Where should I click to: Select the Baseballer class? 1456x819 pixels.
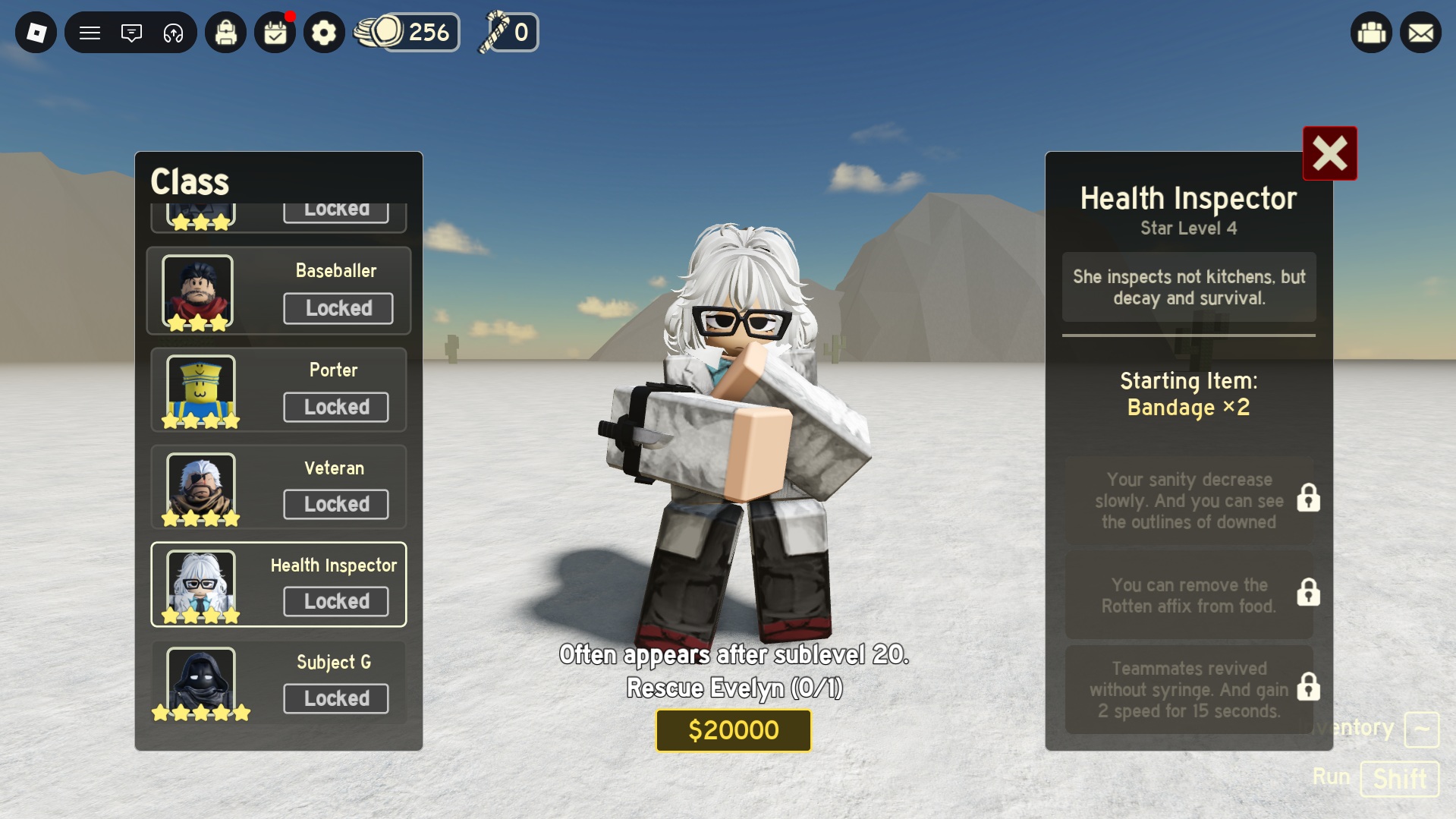click(278, 291)
